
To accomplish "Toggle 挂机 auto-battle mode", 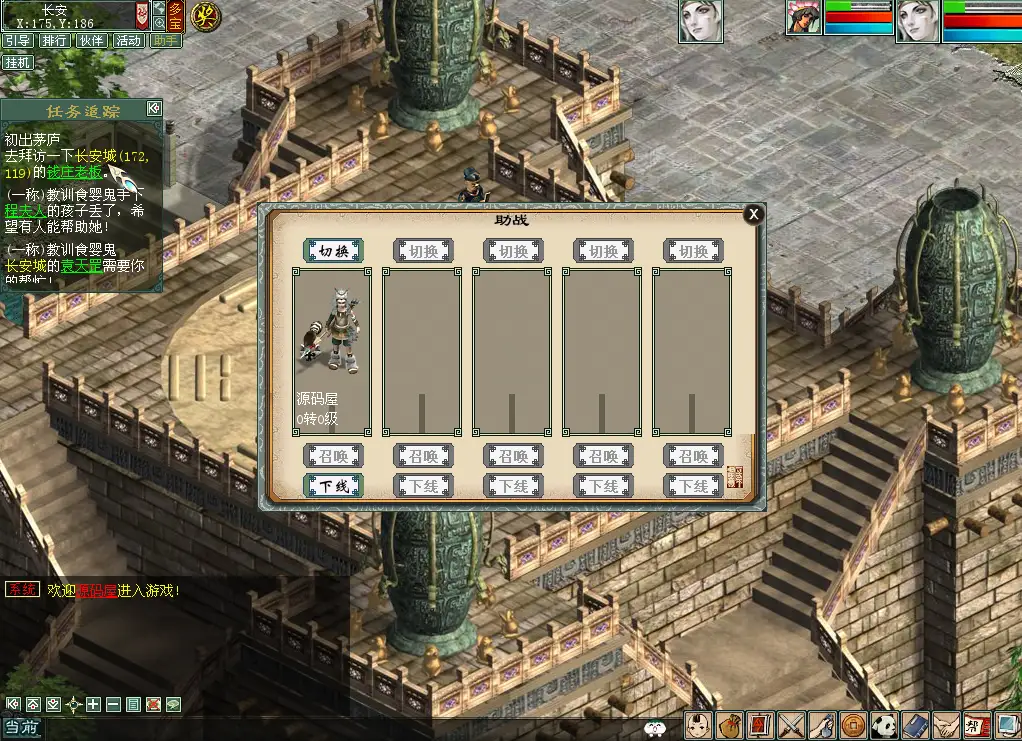I will coord(17,62).
